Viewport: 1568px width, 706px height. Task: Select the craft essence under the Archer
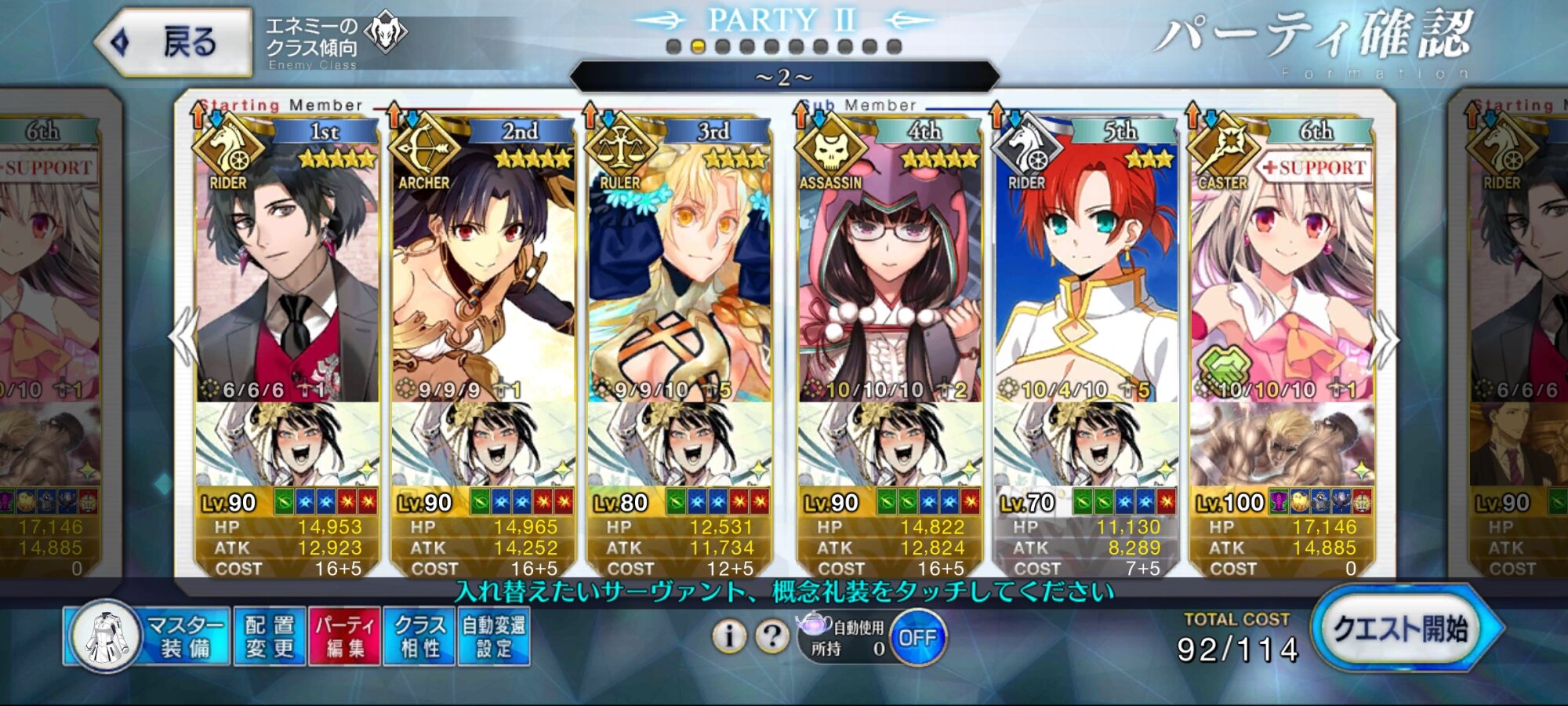(483, 443)
